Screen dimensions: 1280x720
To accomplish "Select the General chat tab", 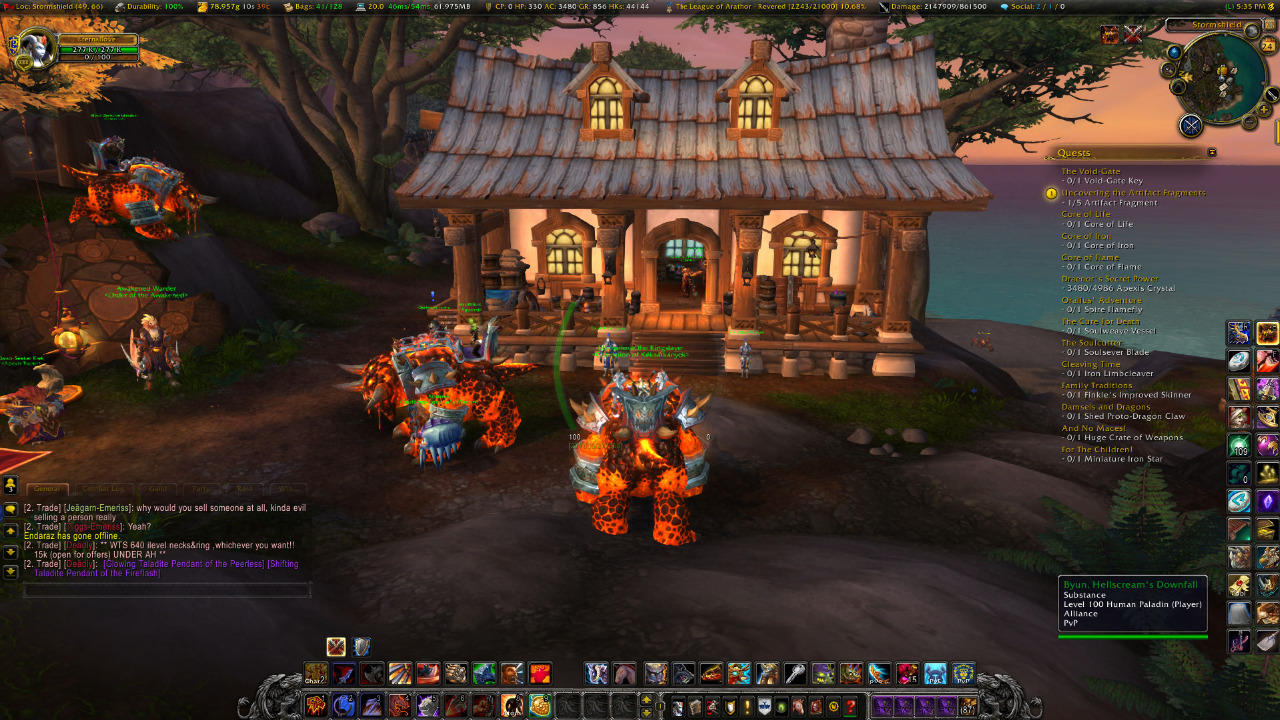I will [x=48, y=489].
